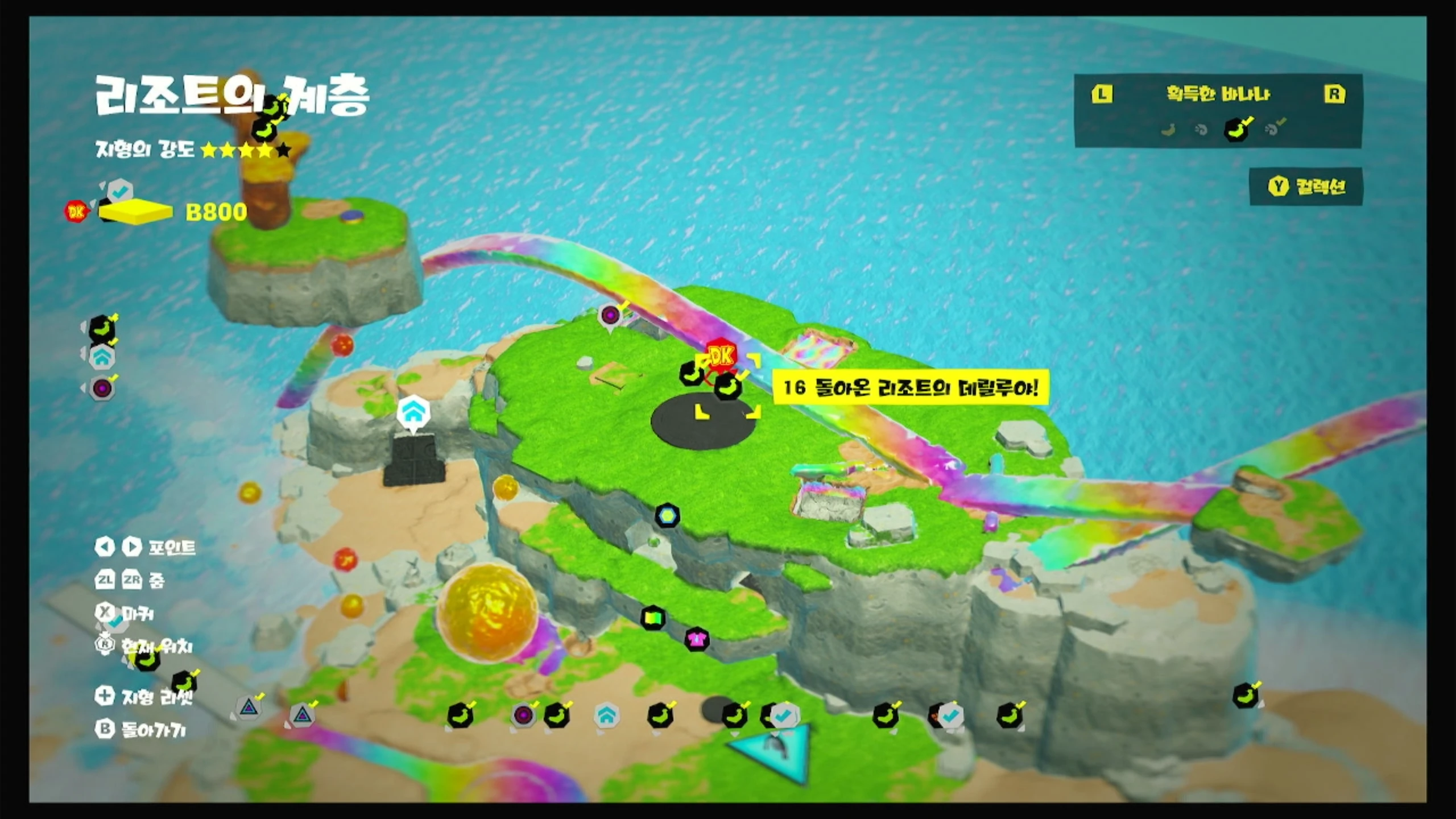This screenshot has width=1456, height=819.
Task: Select the yellow B800 layer slab
Action: (135, 212)
